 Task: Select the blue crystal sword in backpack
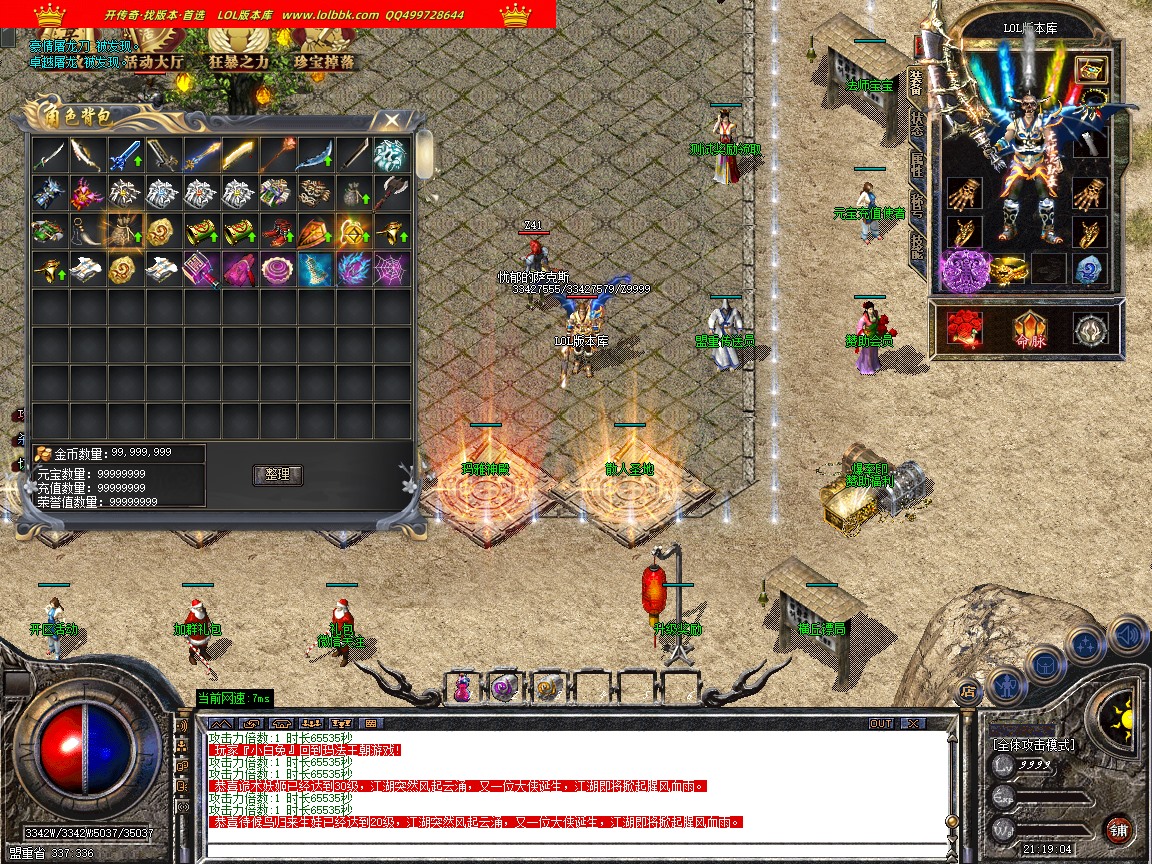click(125, 154)
